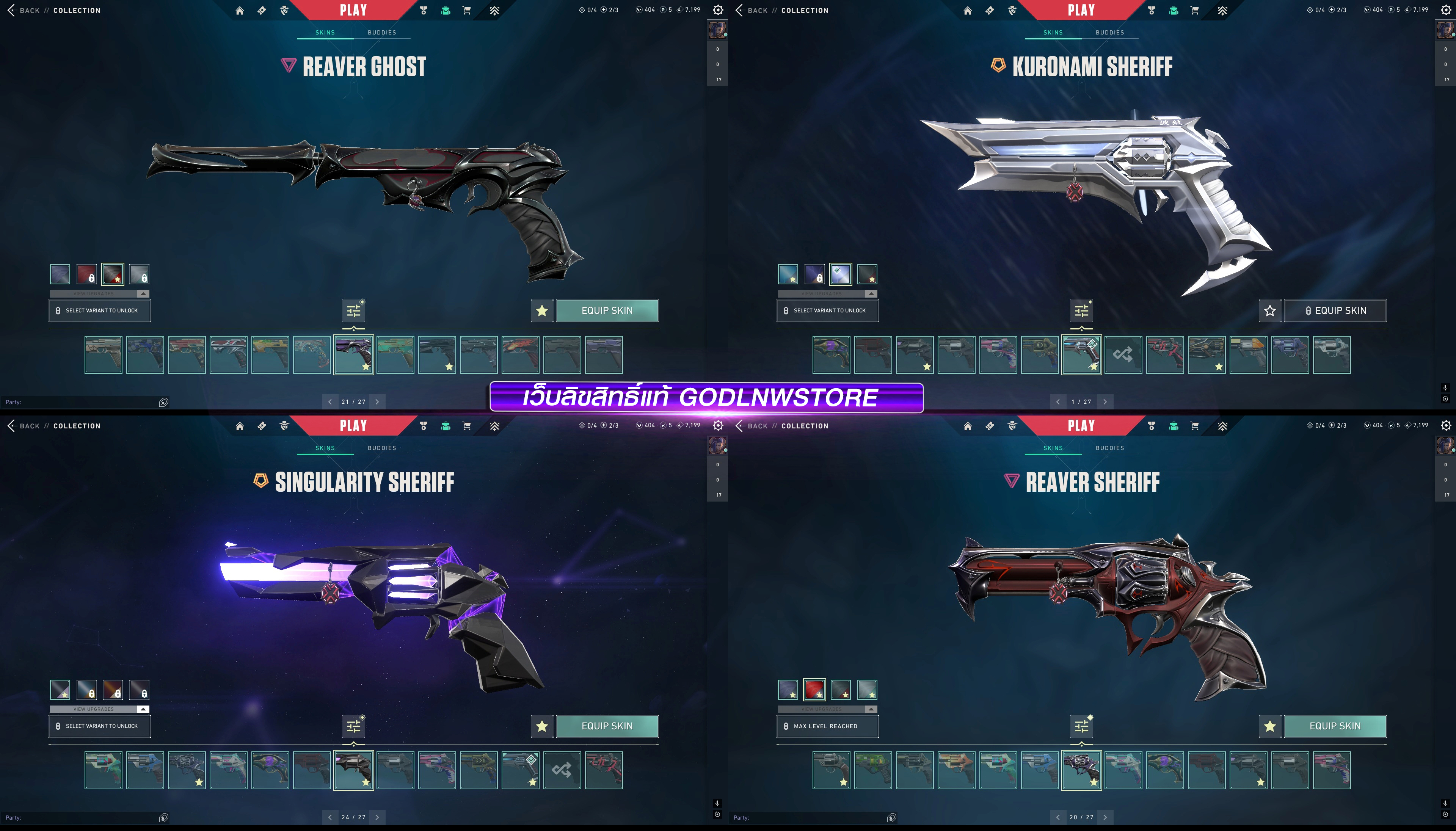Screen dimensions: 1456x831
Task: Show the next skin after 24 / 27
Action: tap(377, 817)
